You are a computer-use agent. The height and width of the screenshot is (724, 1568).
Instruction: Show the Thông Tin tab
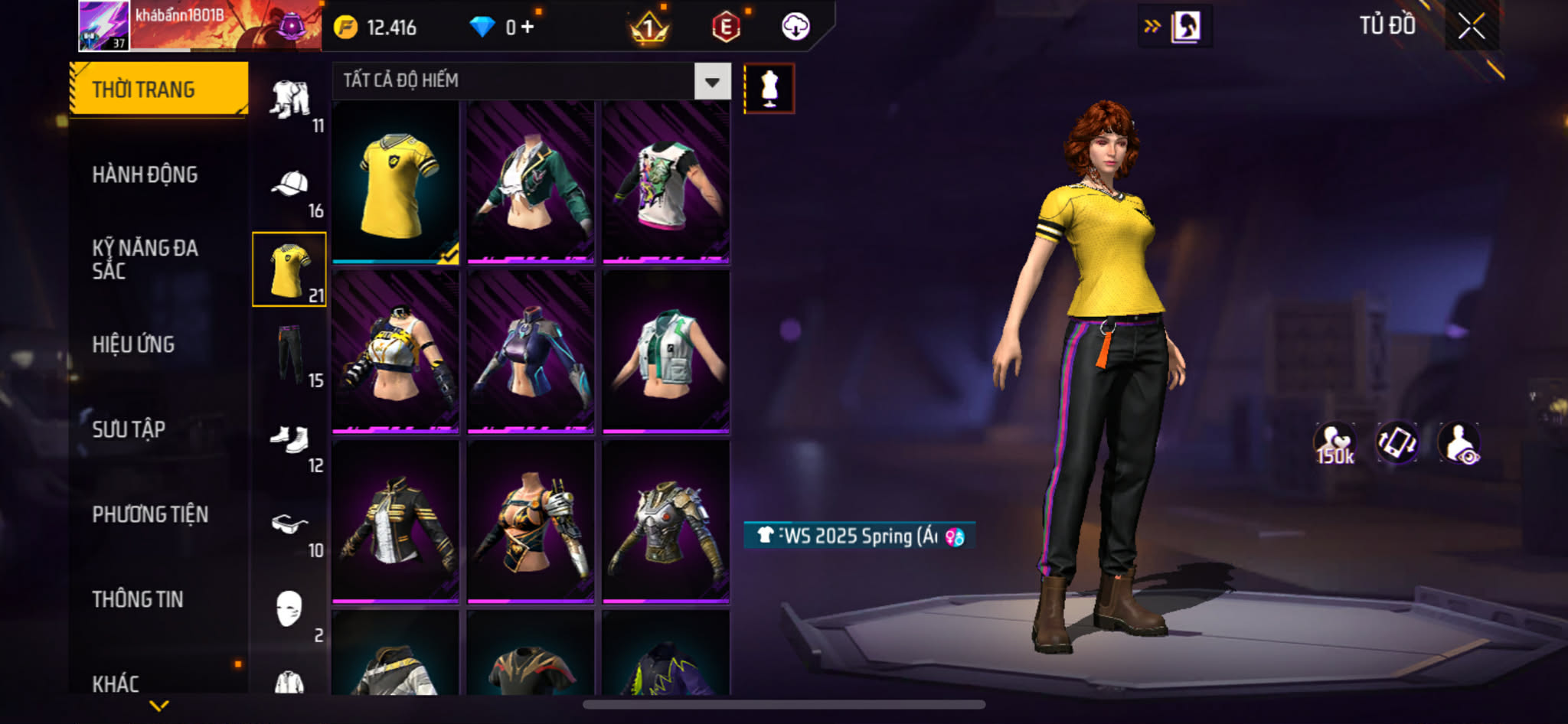[x=138, y=599]
